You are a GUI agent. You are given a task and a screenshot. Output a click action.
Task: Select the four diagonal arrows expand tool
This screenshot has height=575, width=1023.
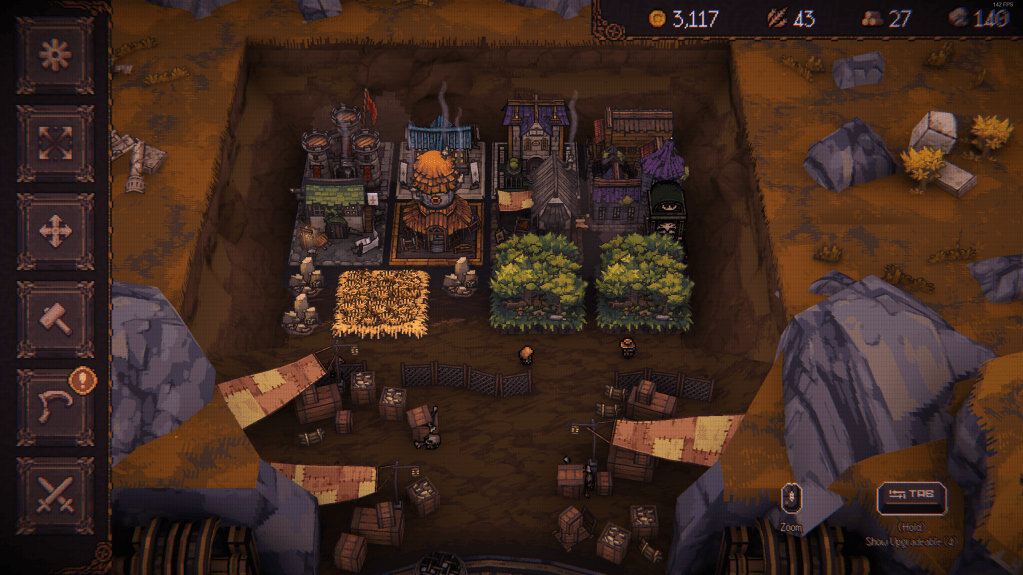[55, 143]
